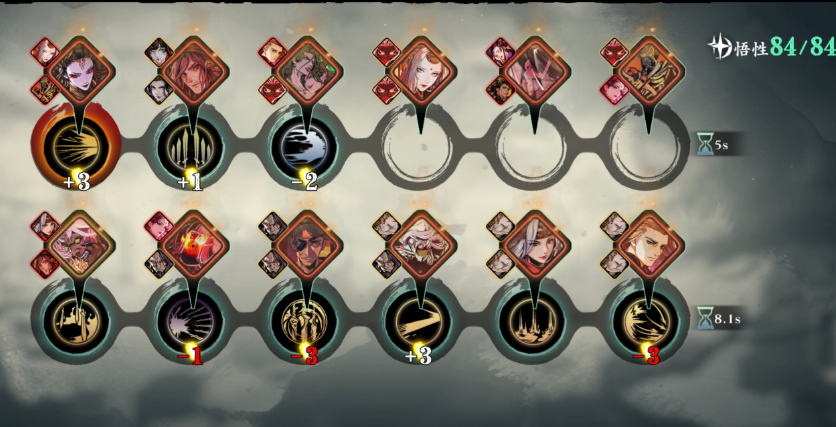Screen dimensions: 836x427
Task: Choose the golden slash skill marked +3
Action: tap(420, 320)
